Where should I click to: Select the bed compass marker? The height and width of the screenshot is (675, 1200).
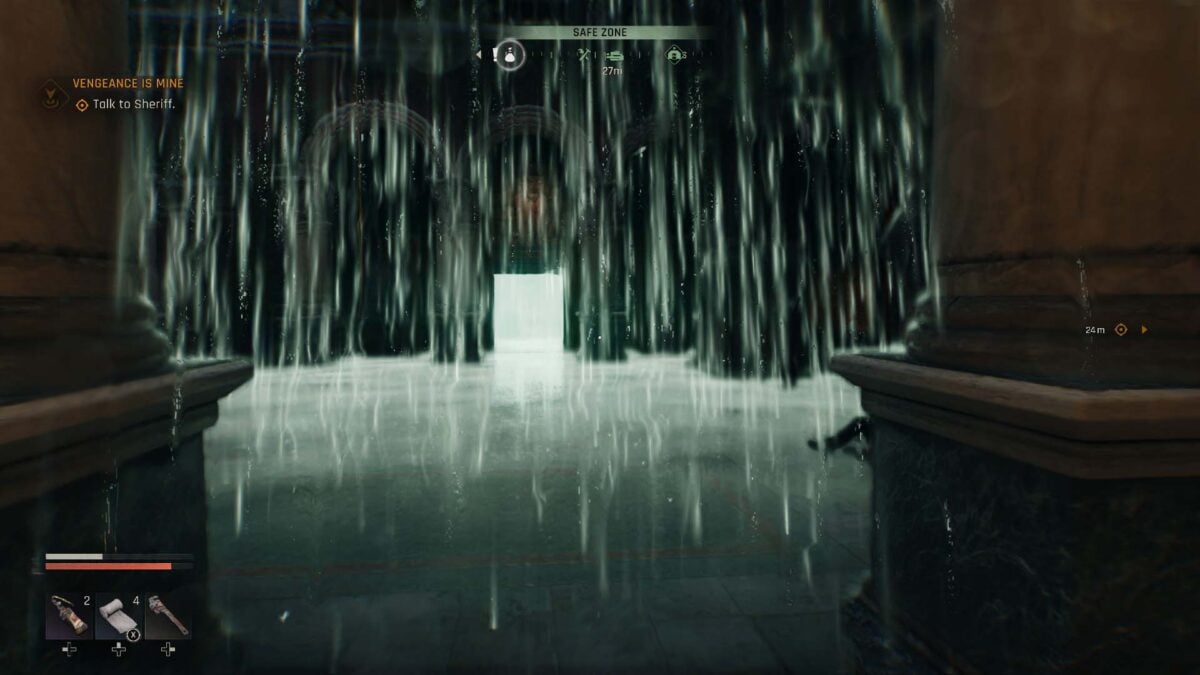coord(613,55)
